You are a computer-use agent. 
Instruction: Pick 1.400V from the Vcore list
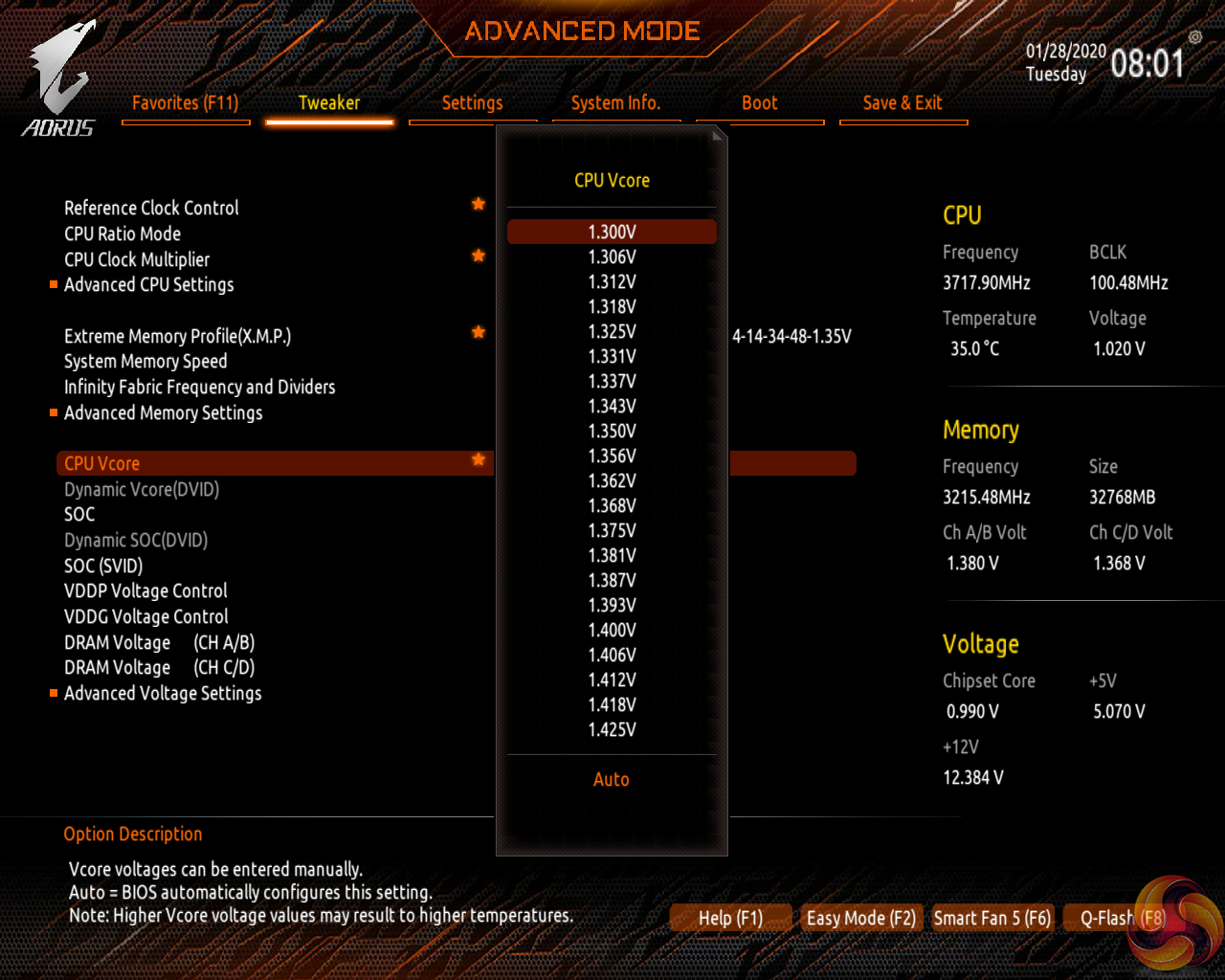coord(612,630)
